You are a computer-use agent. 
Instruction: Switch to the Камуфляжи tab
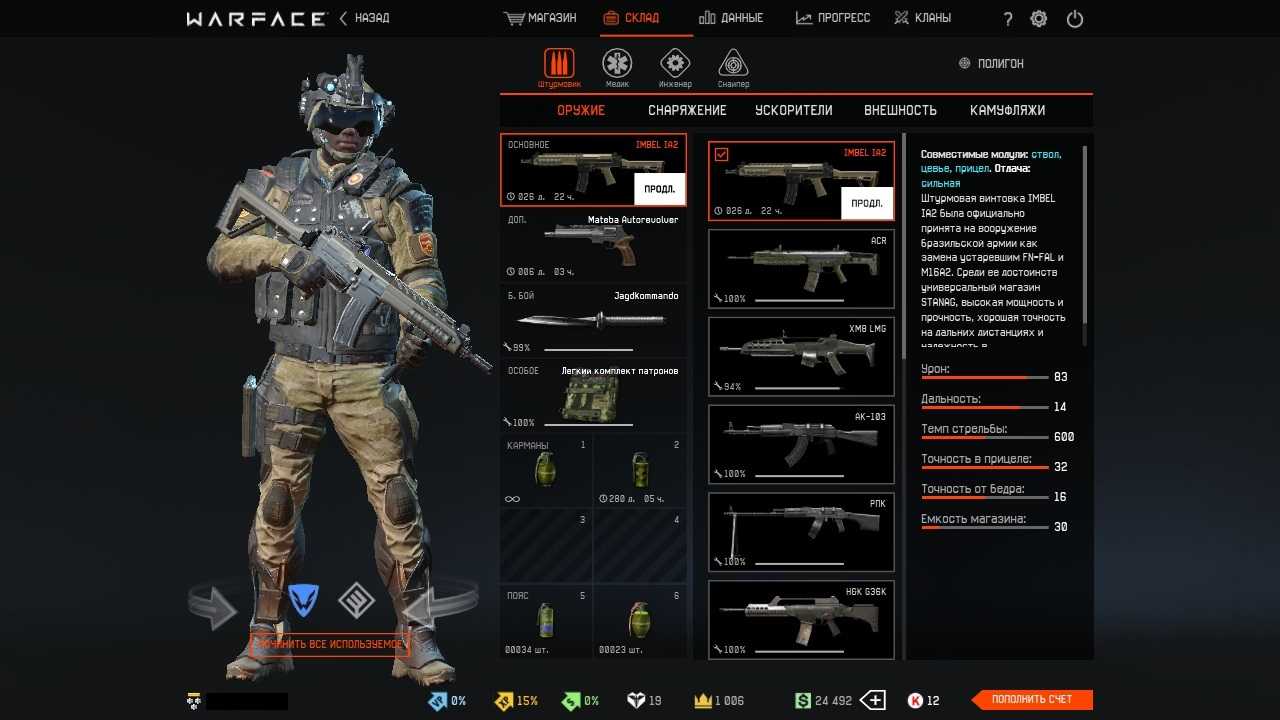1007,110
